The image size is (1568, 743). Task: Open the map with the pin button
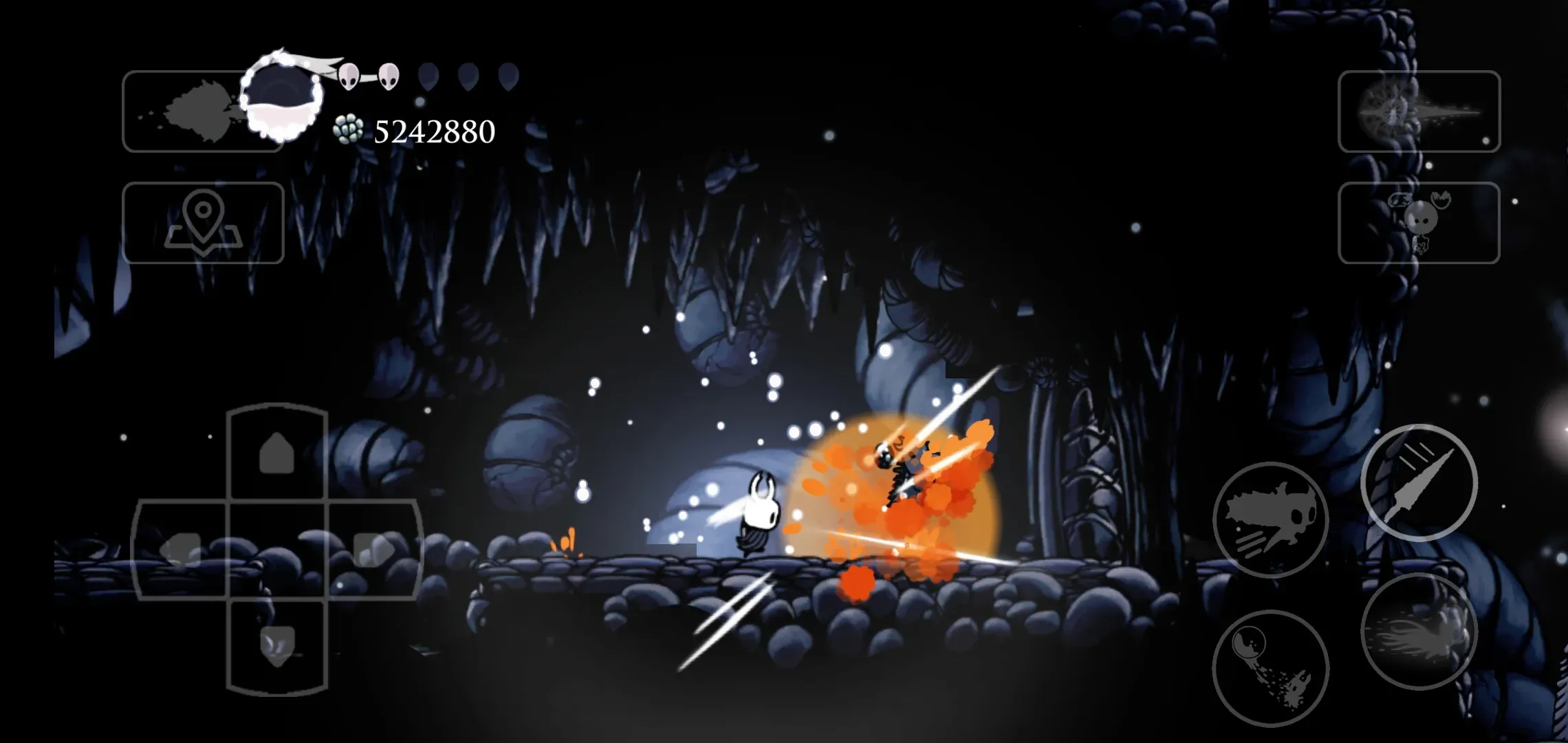click(203, 223)
